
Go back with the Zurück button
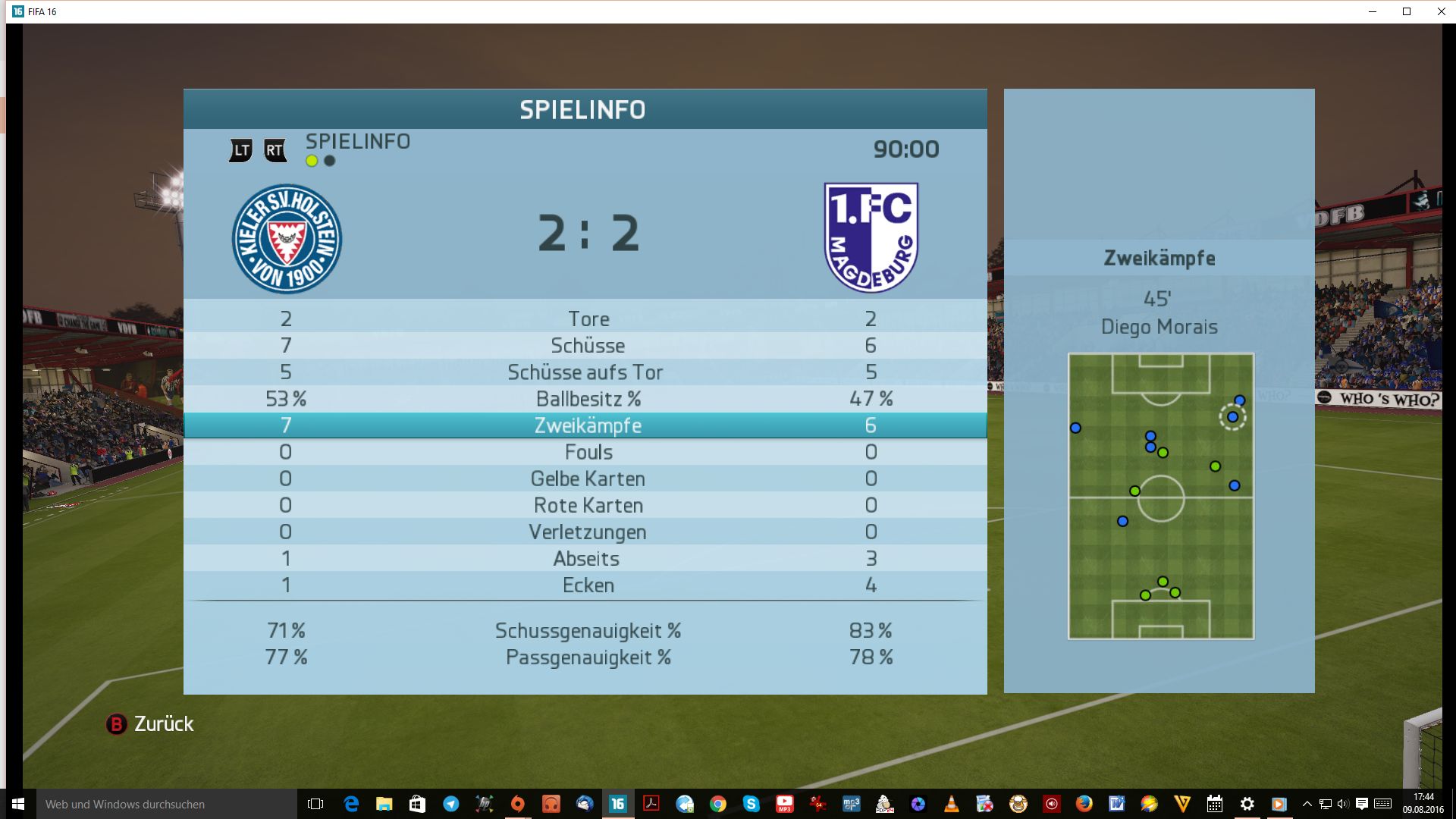[x=150, y=724]
